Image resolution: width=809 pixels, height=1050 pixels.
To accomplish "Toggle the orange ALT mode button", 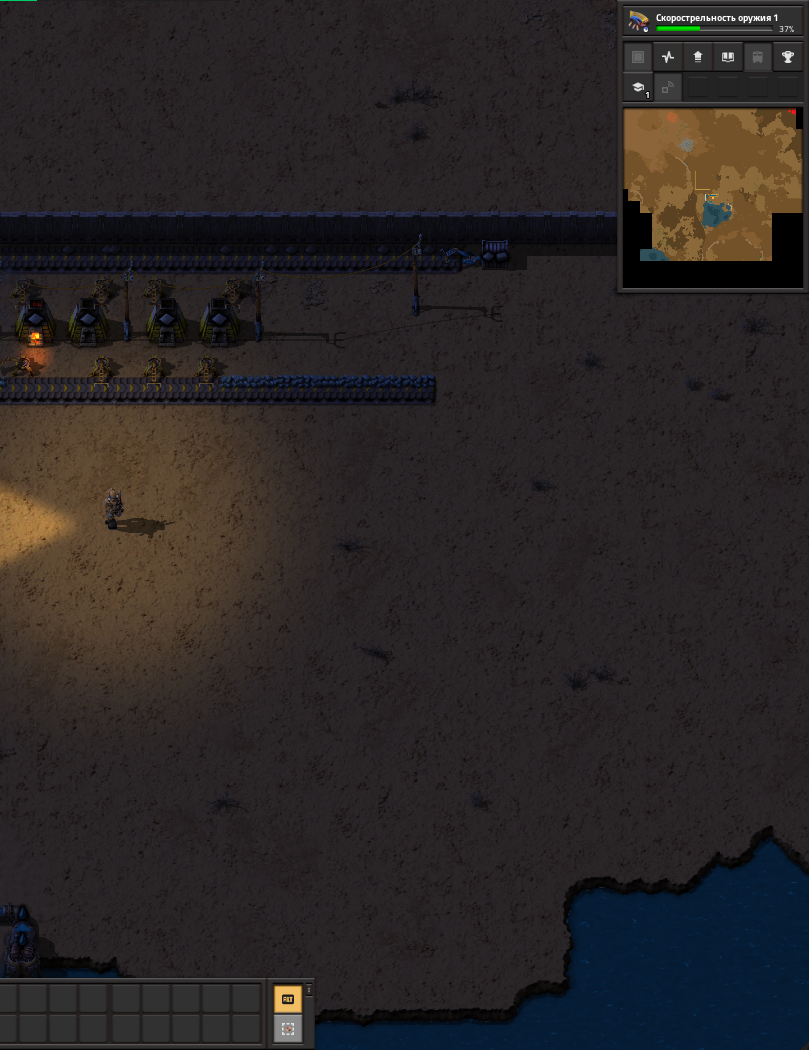I will [287, 998].
